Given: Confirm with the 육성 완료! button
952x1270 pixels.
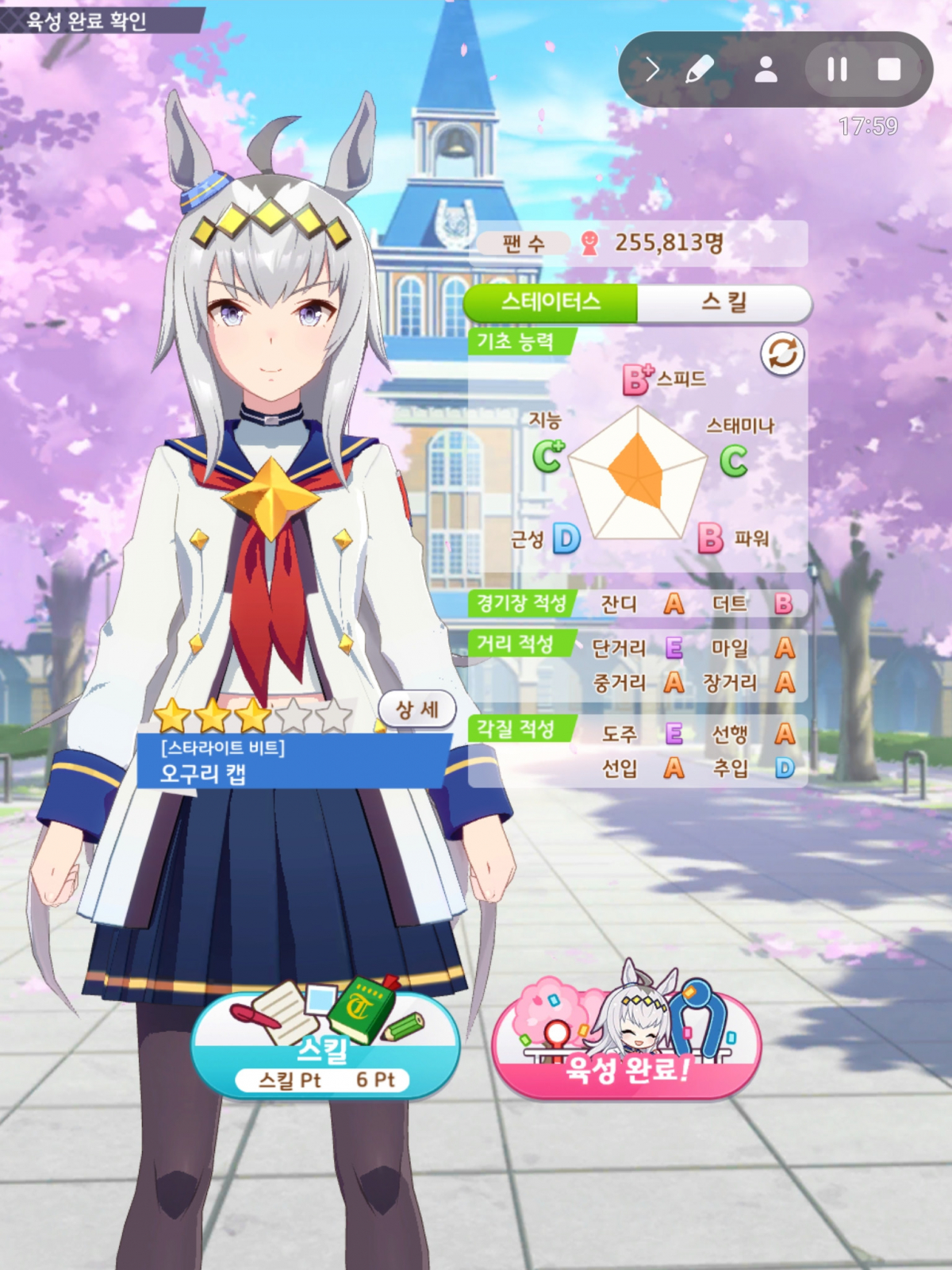Looking at the screenshot, I should [627, 1048].
